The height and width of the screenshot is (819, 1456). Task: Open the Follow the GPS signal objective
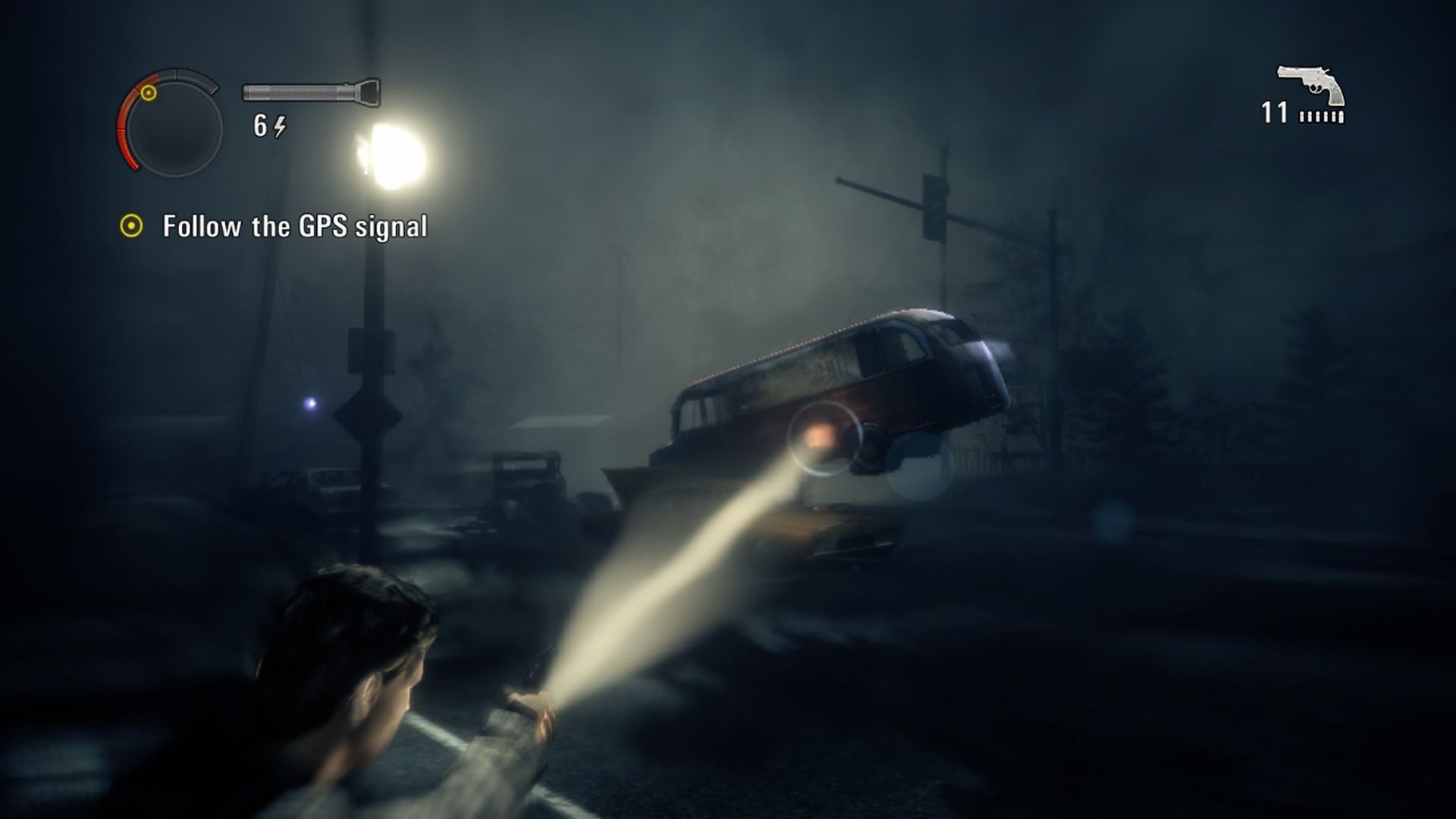pos(294,227)
